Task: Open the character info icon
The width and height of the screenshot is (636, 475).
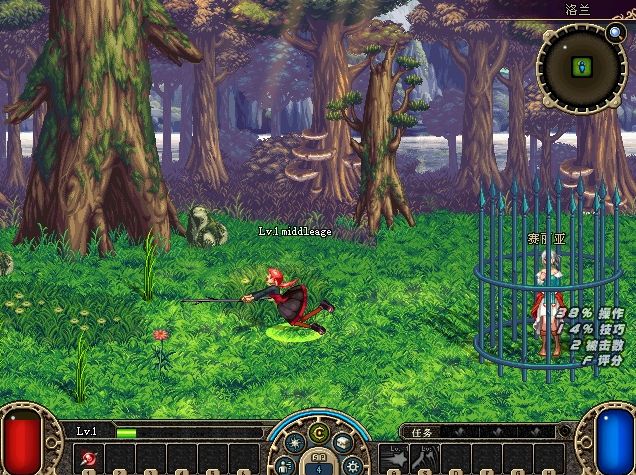Action: [285, 465]
